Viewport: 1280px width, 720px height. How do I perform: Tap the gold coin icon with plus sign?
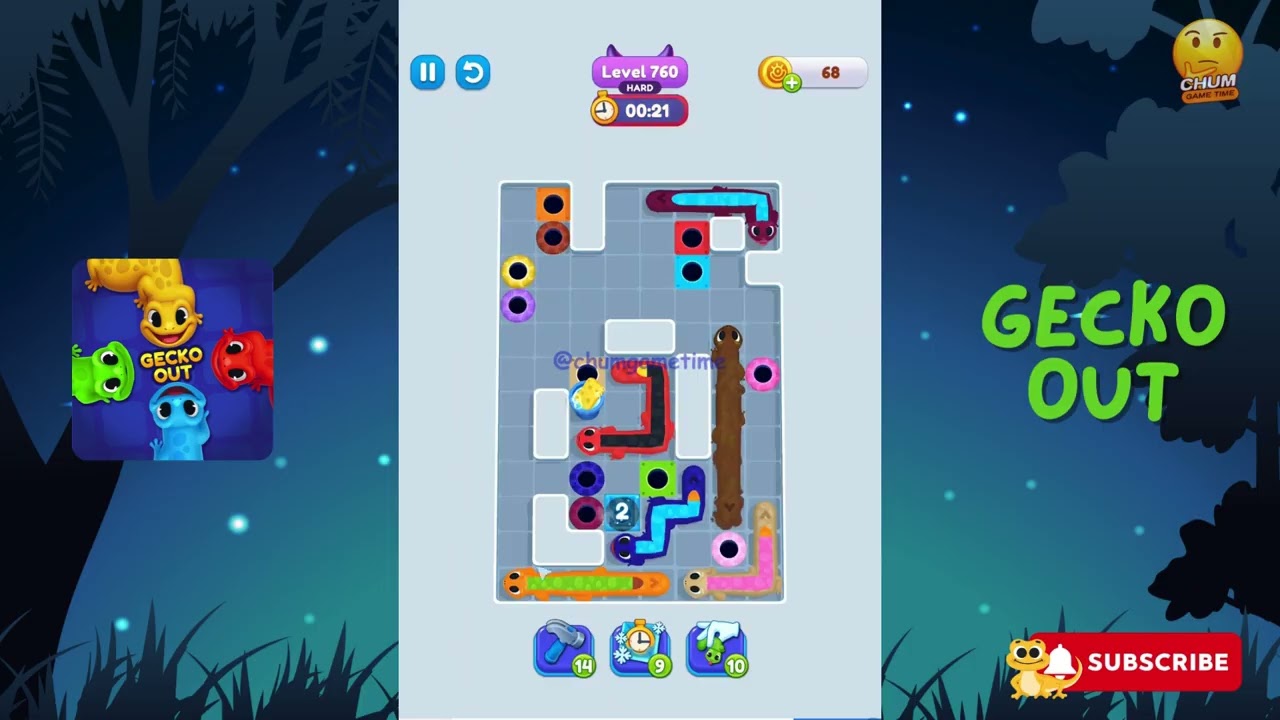tap(781, 72)
